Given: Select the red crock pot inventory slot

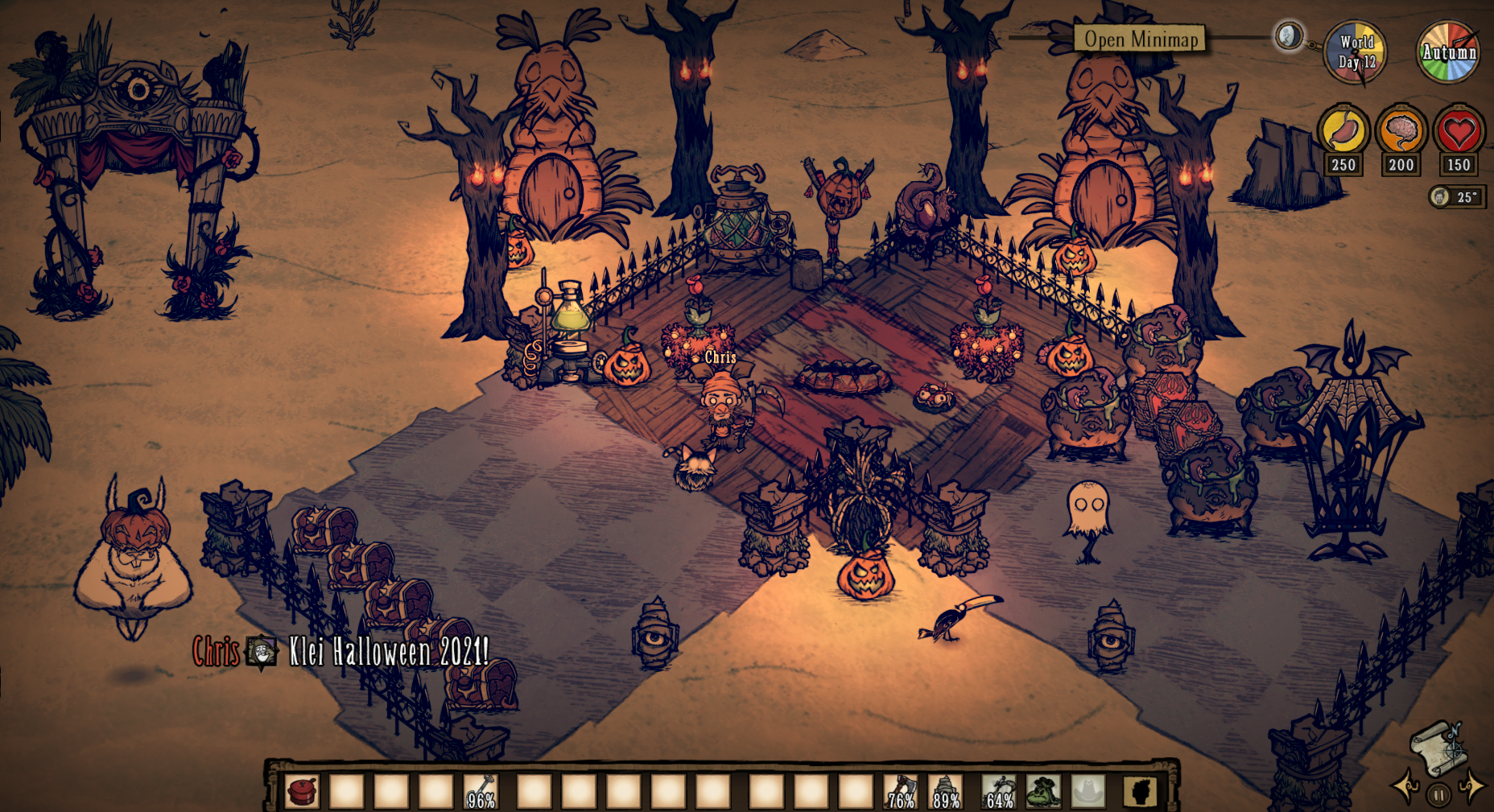Looking at the screenshot, I should (303, 791).
